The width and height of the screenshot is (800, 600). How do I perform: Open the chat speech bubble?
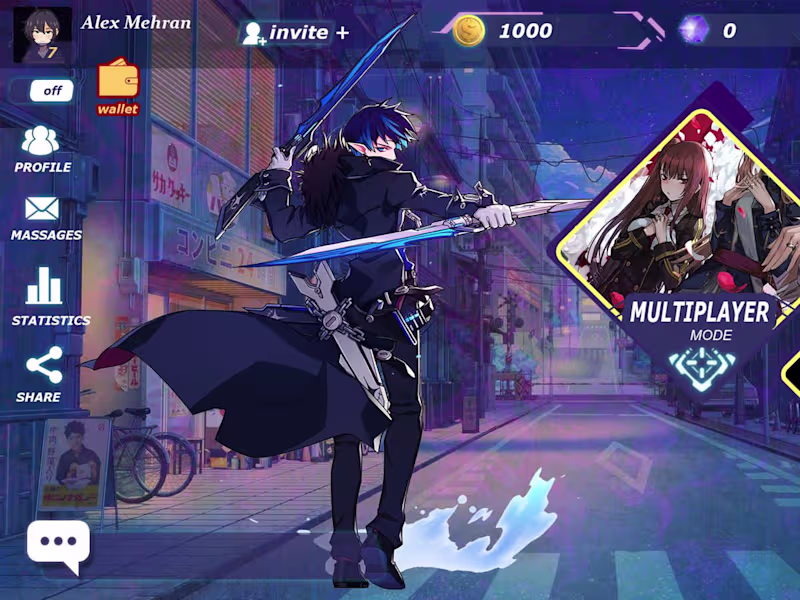[x=58, y=546]
